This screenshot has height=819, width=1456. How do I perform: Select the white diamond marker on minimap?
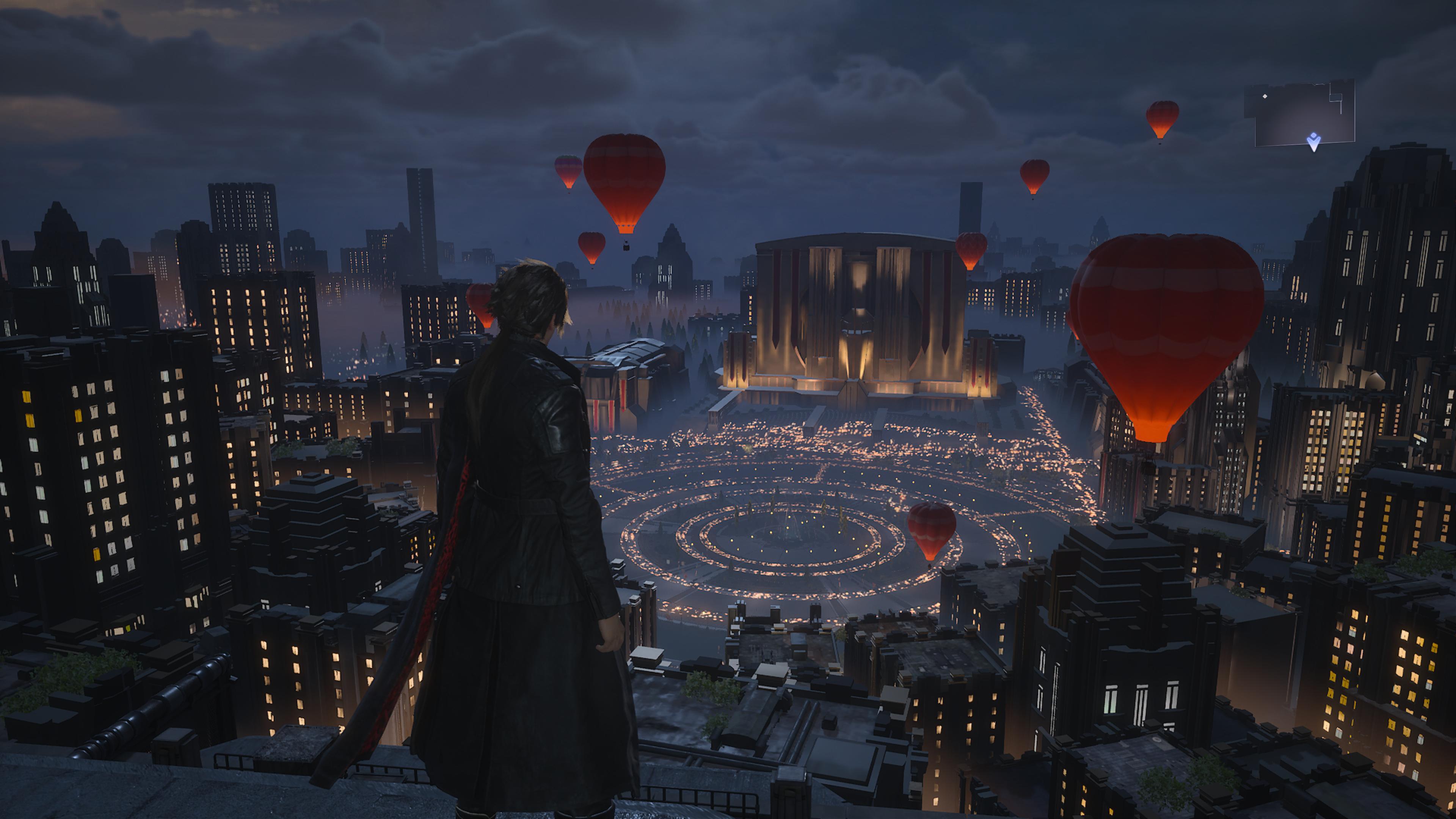tap(1265, 97)
